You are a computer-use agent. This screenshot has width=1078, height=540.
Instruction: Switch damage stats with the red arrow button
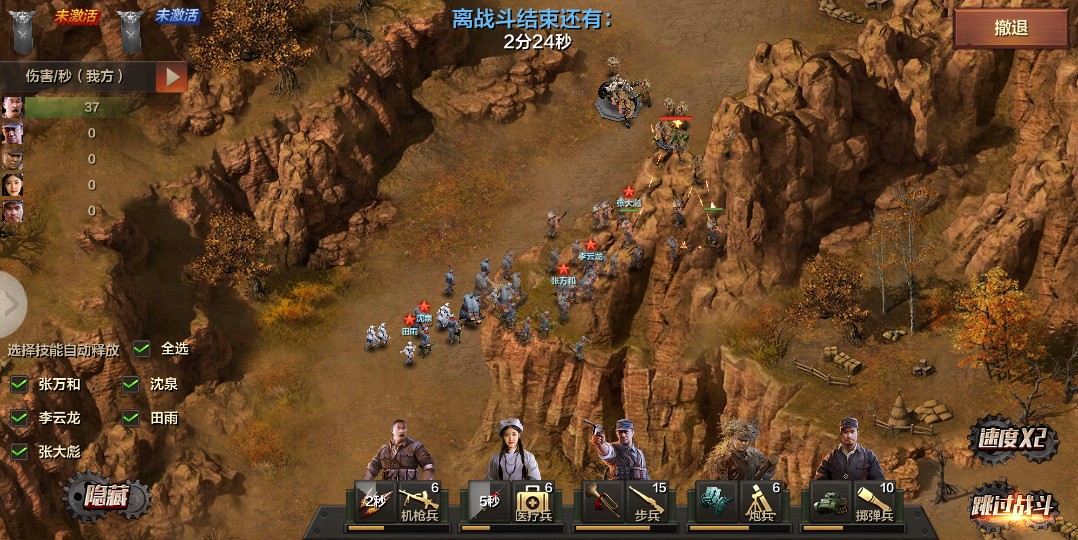coord(172,76)
